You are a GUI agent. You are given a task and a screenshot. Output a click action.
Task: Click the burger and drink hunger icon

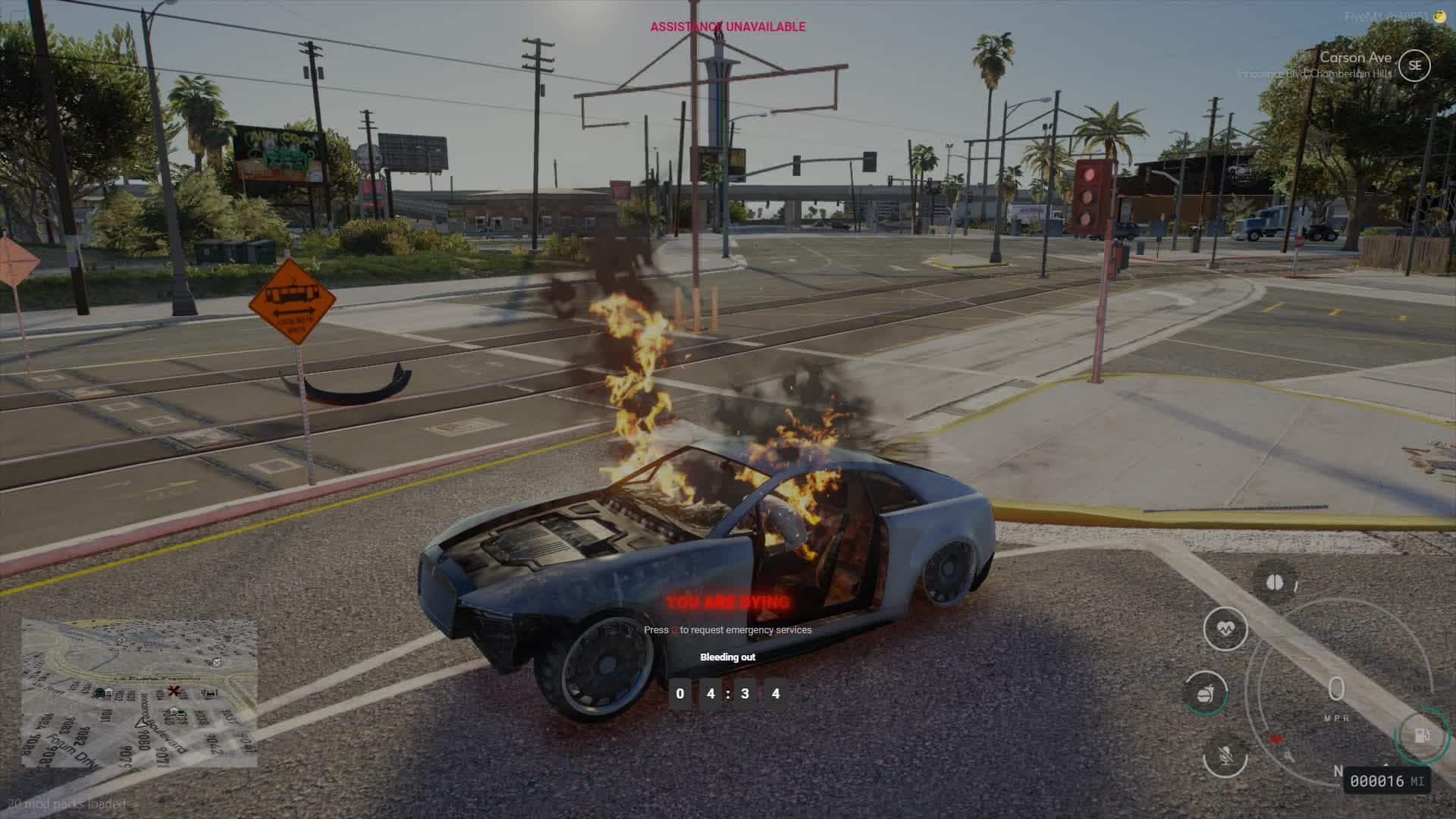[x=1207, y=693]
